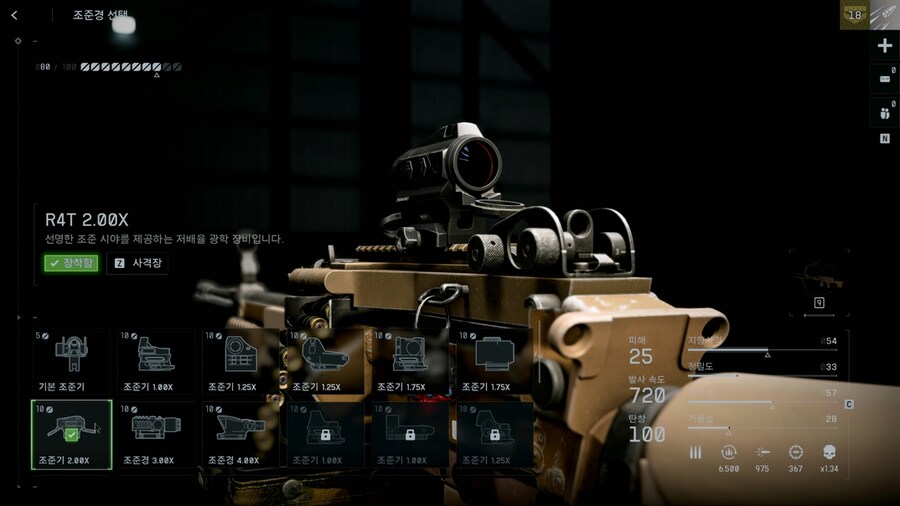
Task: Click the level 18 profile badge
Action: (x=854, y=15)
